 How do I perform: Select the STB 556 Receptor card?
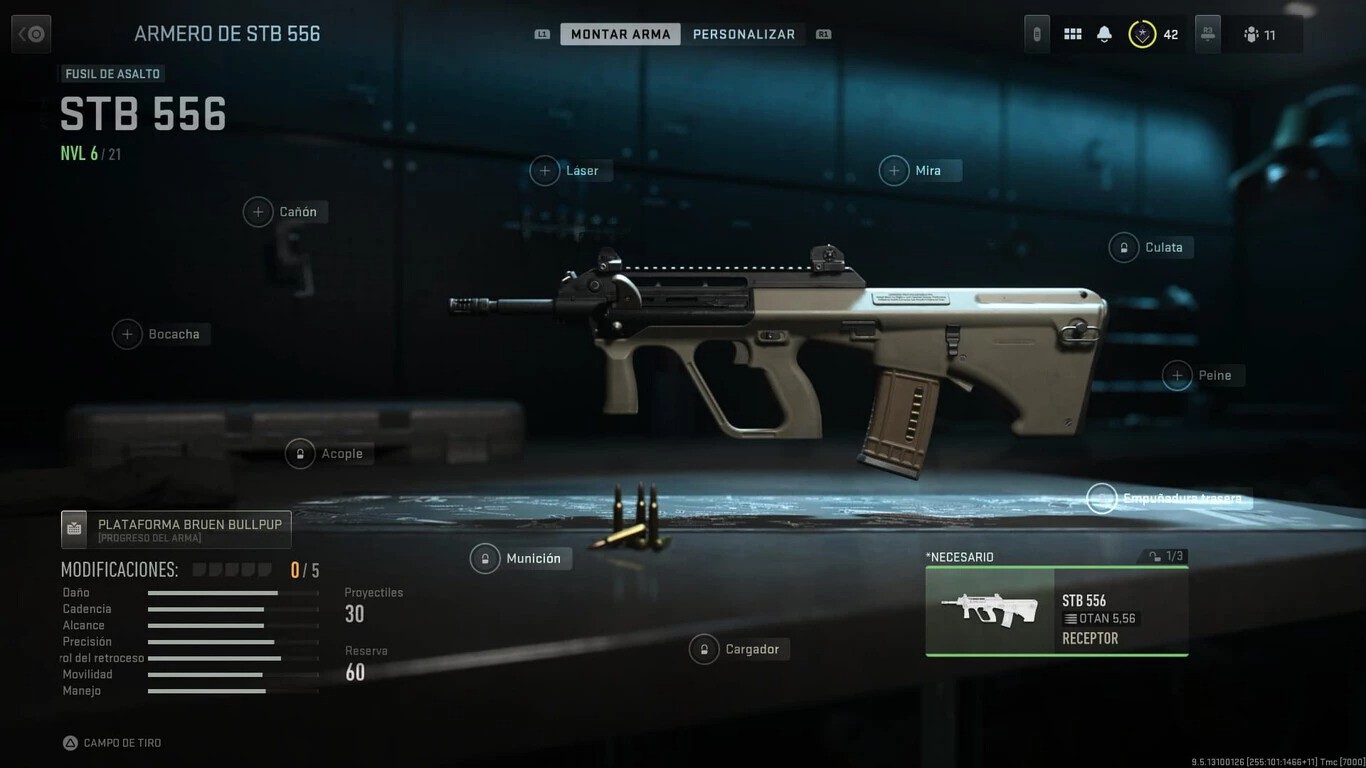[x=1056, y=611]
